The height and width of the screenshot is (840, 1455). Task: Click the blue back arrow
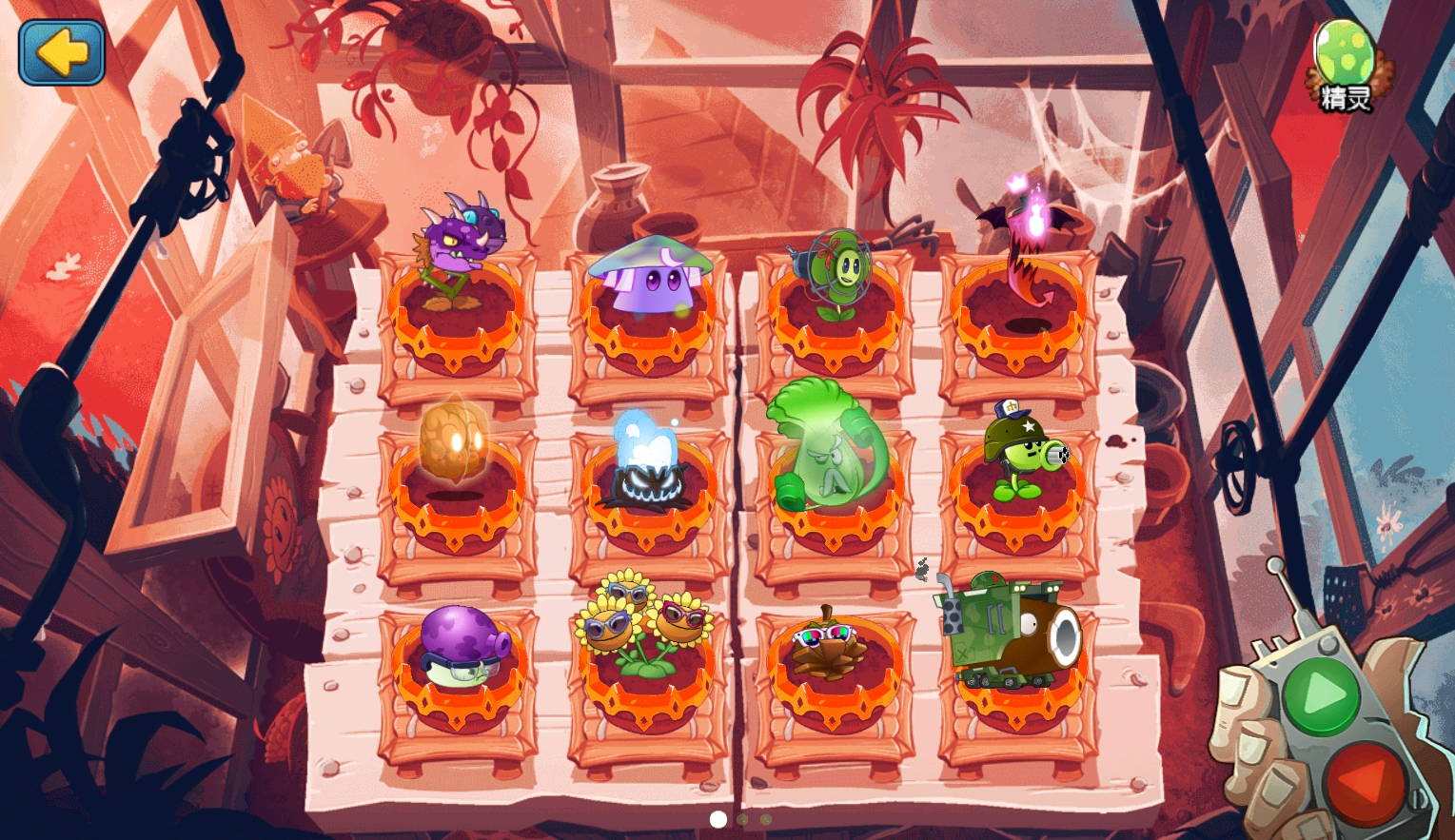[x=60, y=52]
